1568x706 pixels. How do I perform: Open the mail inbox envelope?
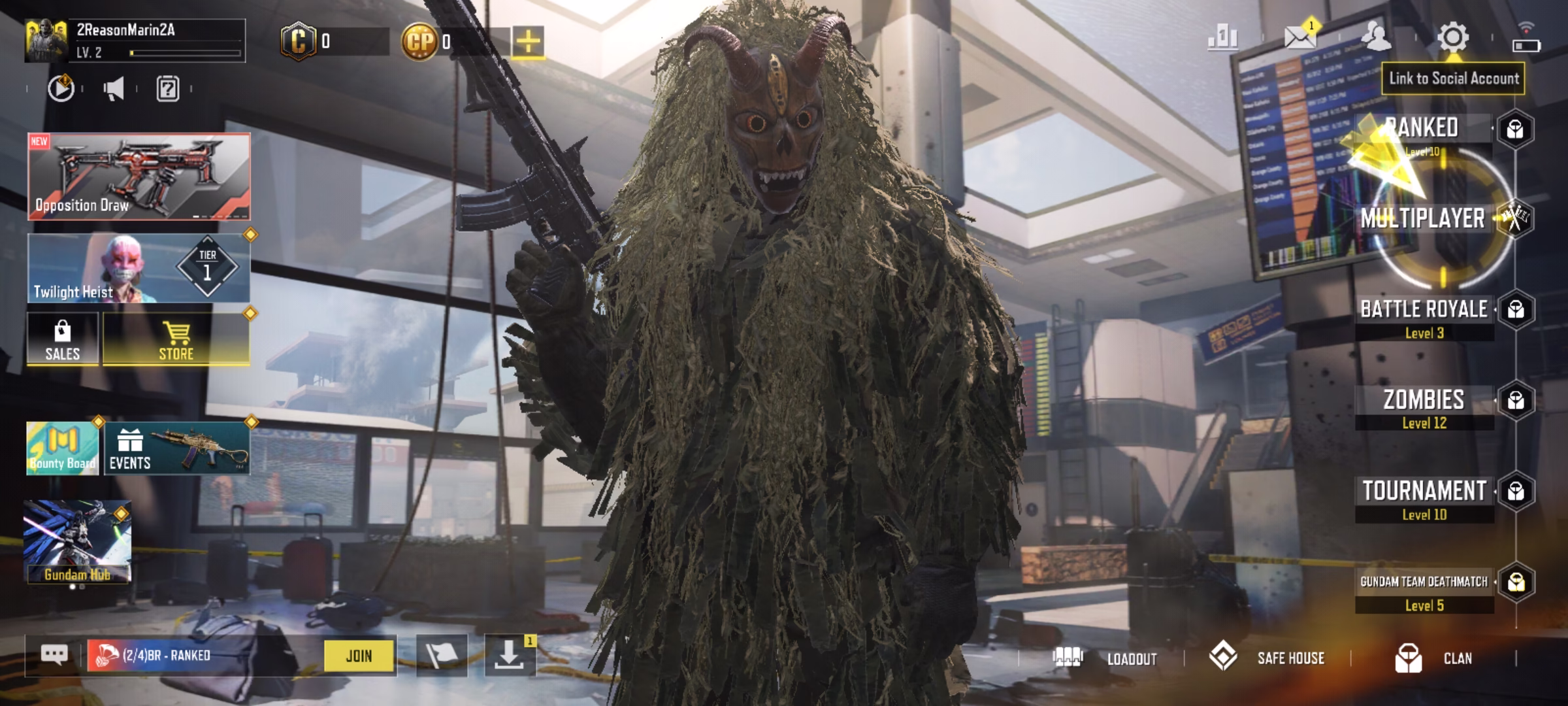[x=1299, y=37]
